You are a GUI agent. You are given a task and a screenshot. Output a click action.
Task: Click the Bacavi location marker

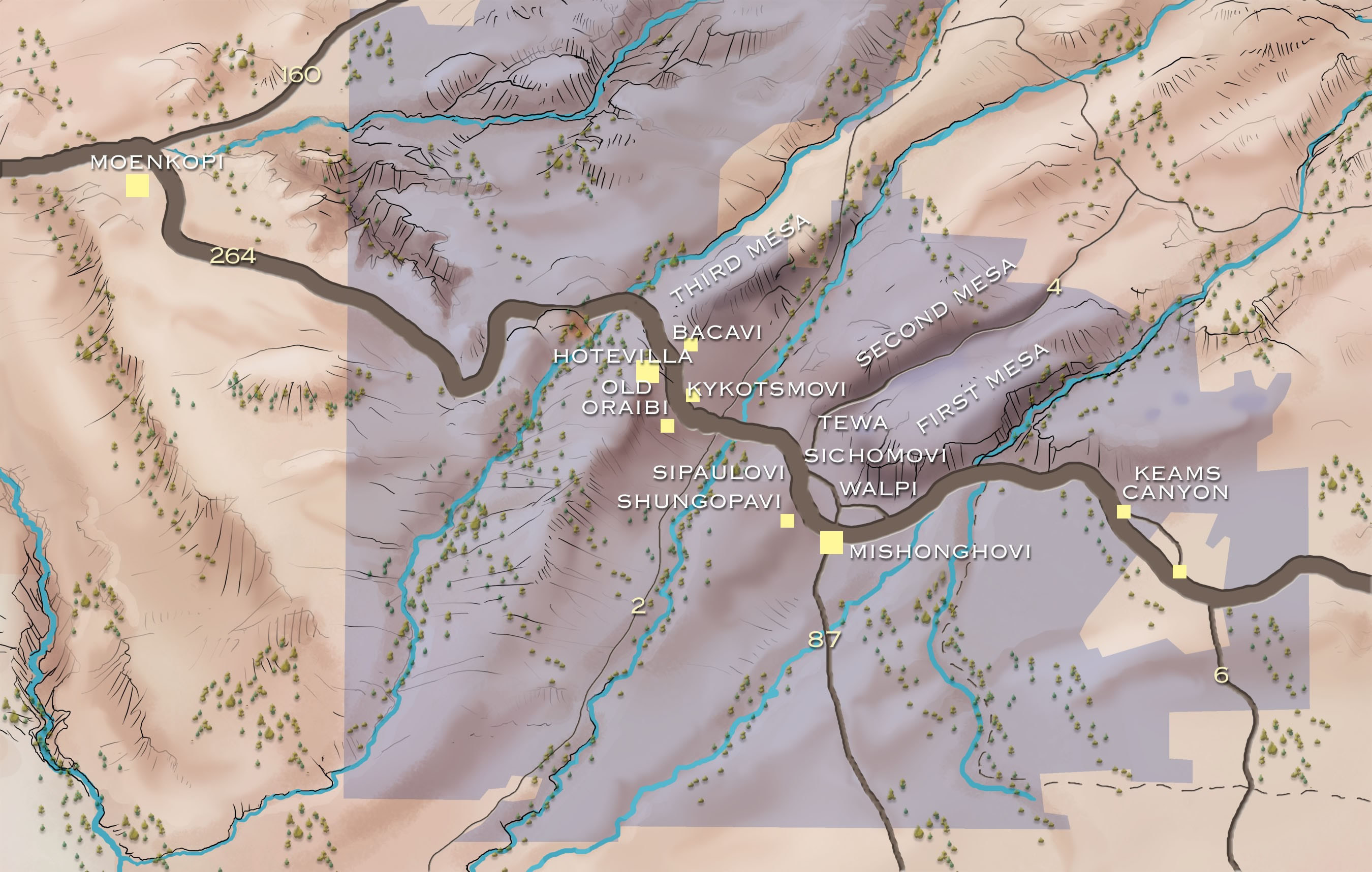click(x=691, y=345)
